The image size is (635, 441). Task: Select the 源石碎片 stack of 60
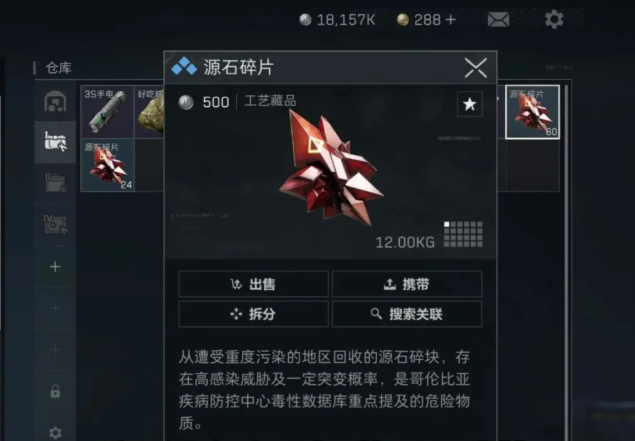tap(532, 112)
